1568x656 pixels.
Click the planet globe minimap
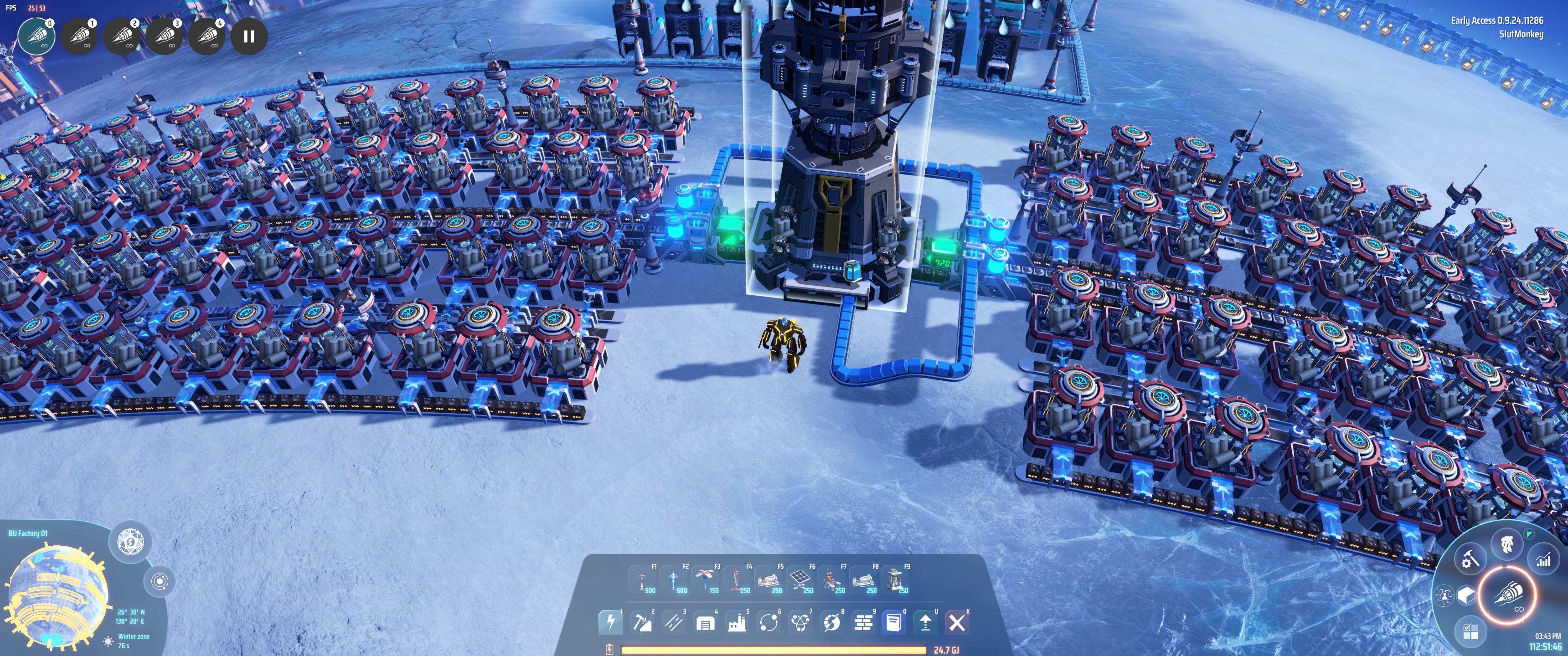click(58, 593)
